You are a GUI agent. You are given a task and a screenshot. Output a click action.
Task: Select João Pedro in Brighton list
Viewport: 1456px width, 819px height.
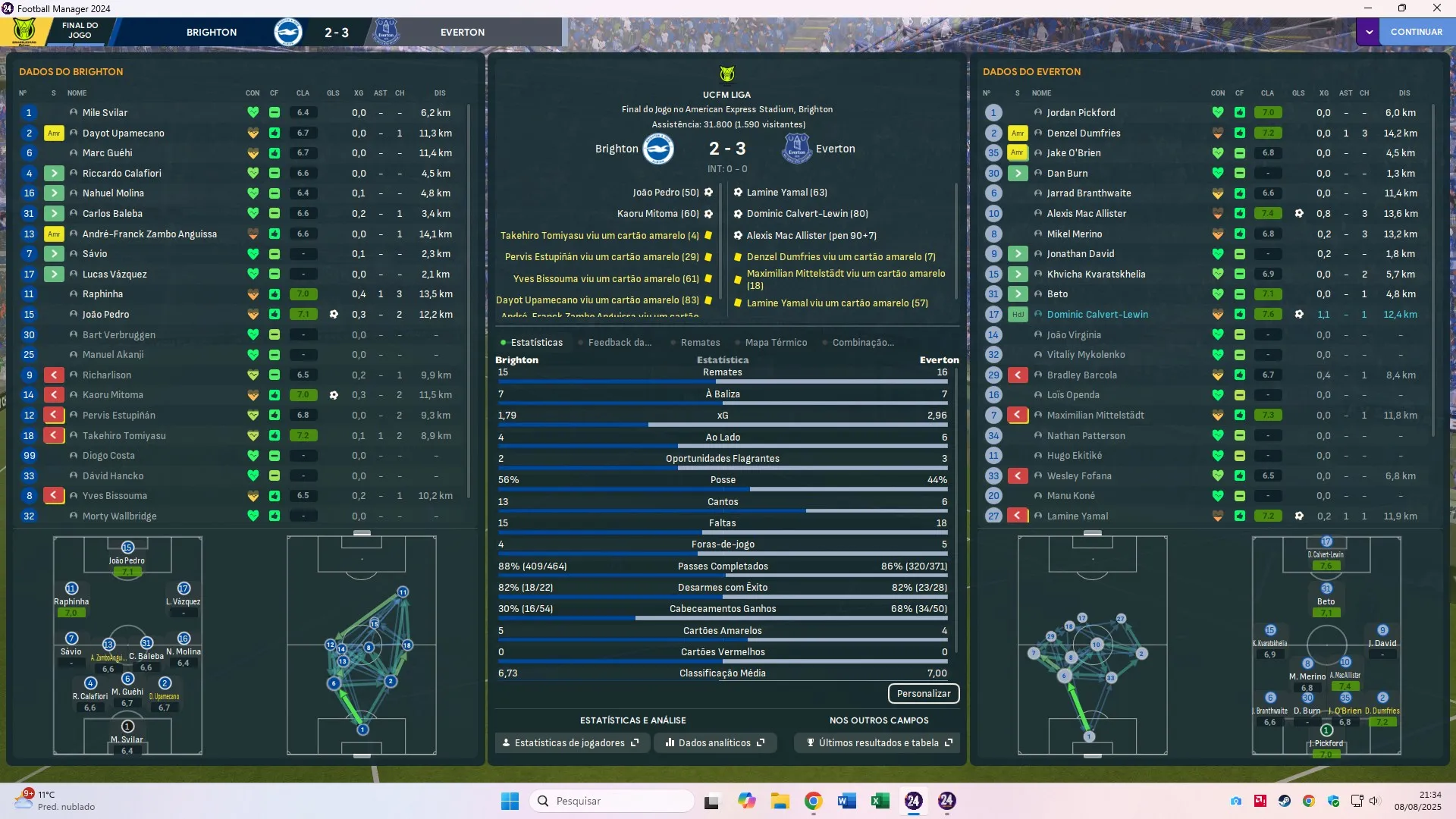105,315
